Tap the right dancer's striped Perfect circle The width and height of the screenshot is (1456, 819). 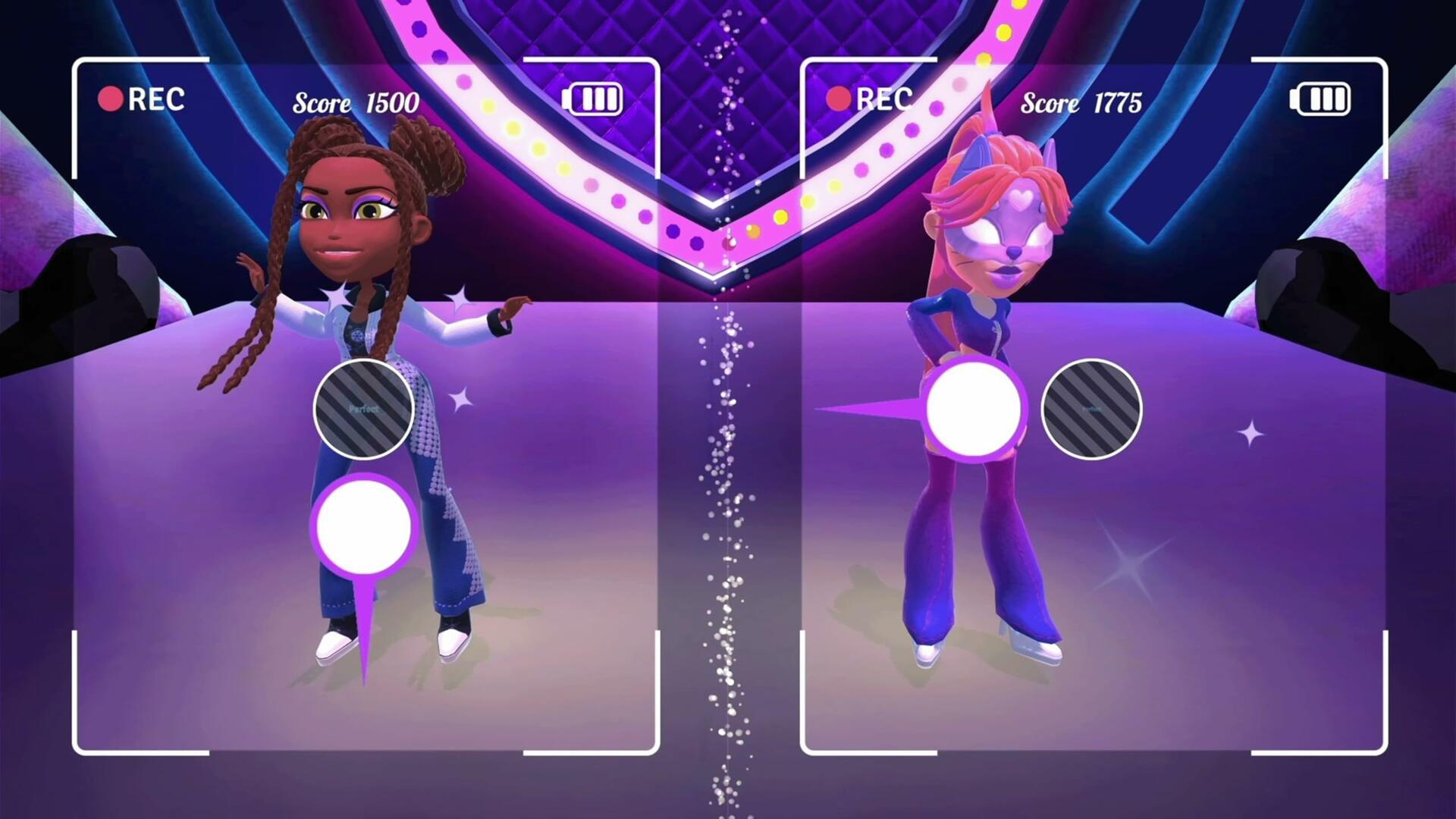click(x=1092, y=409)
